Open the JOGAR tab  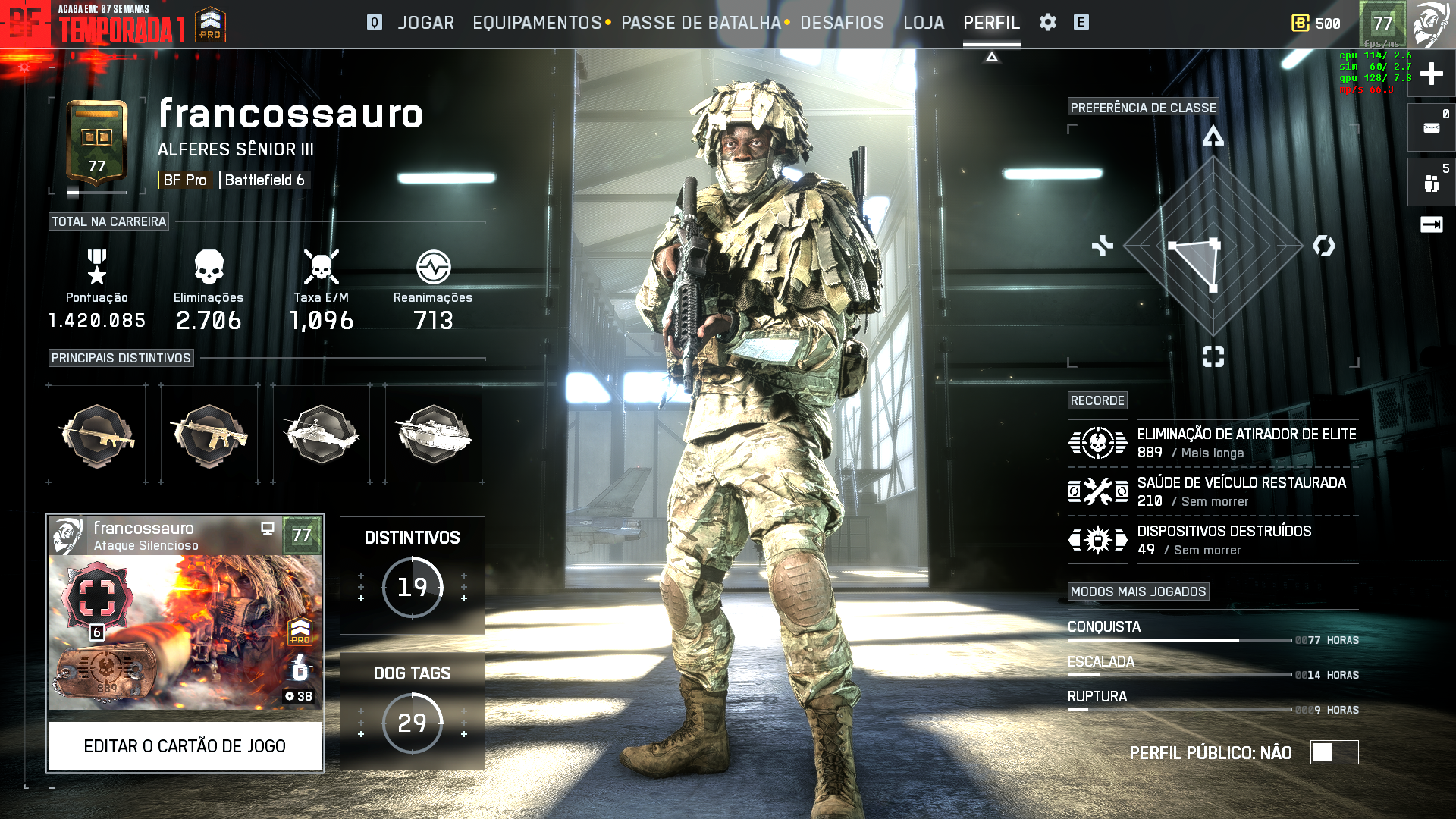pos(425,23)
